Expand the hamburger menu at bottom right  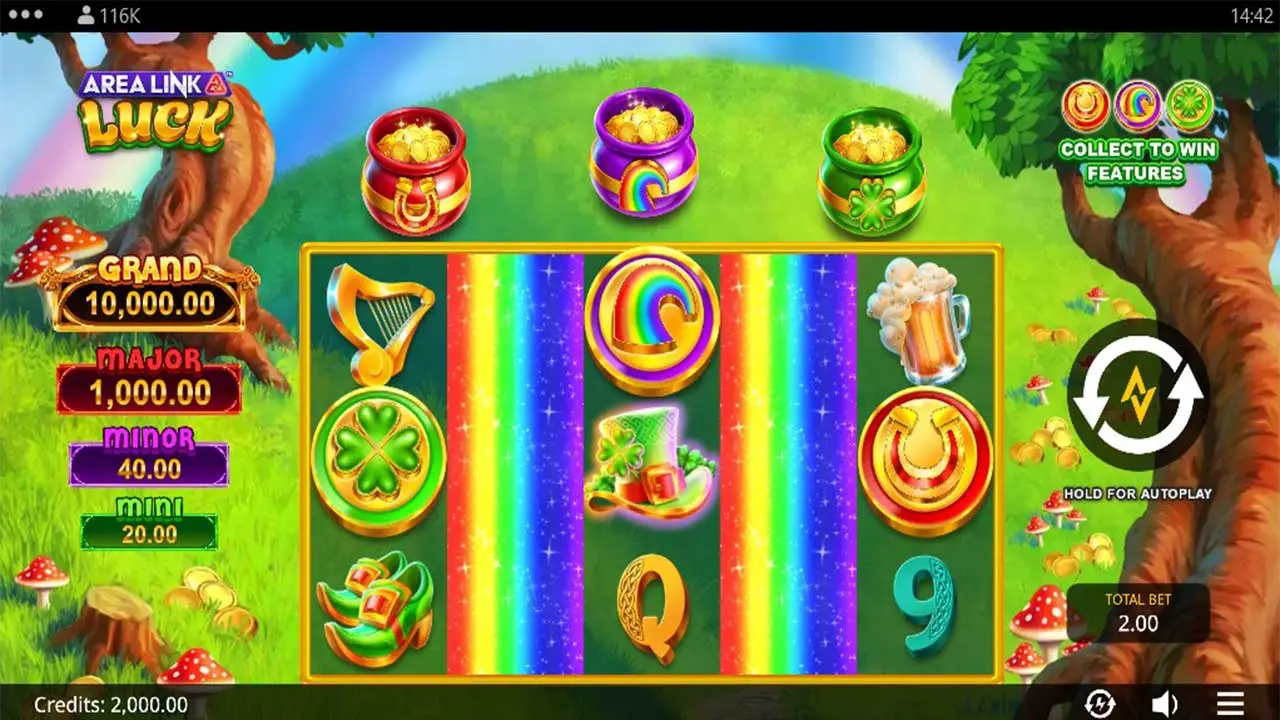point(1232,704)
